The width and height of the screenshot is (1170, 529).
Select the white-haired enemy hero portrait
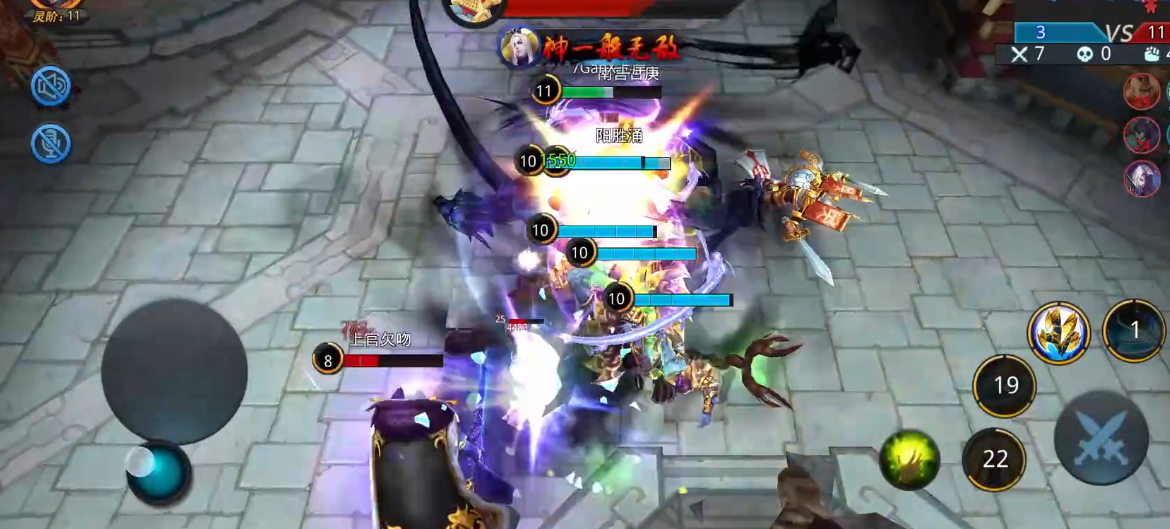point(1144,177)
